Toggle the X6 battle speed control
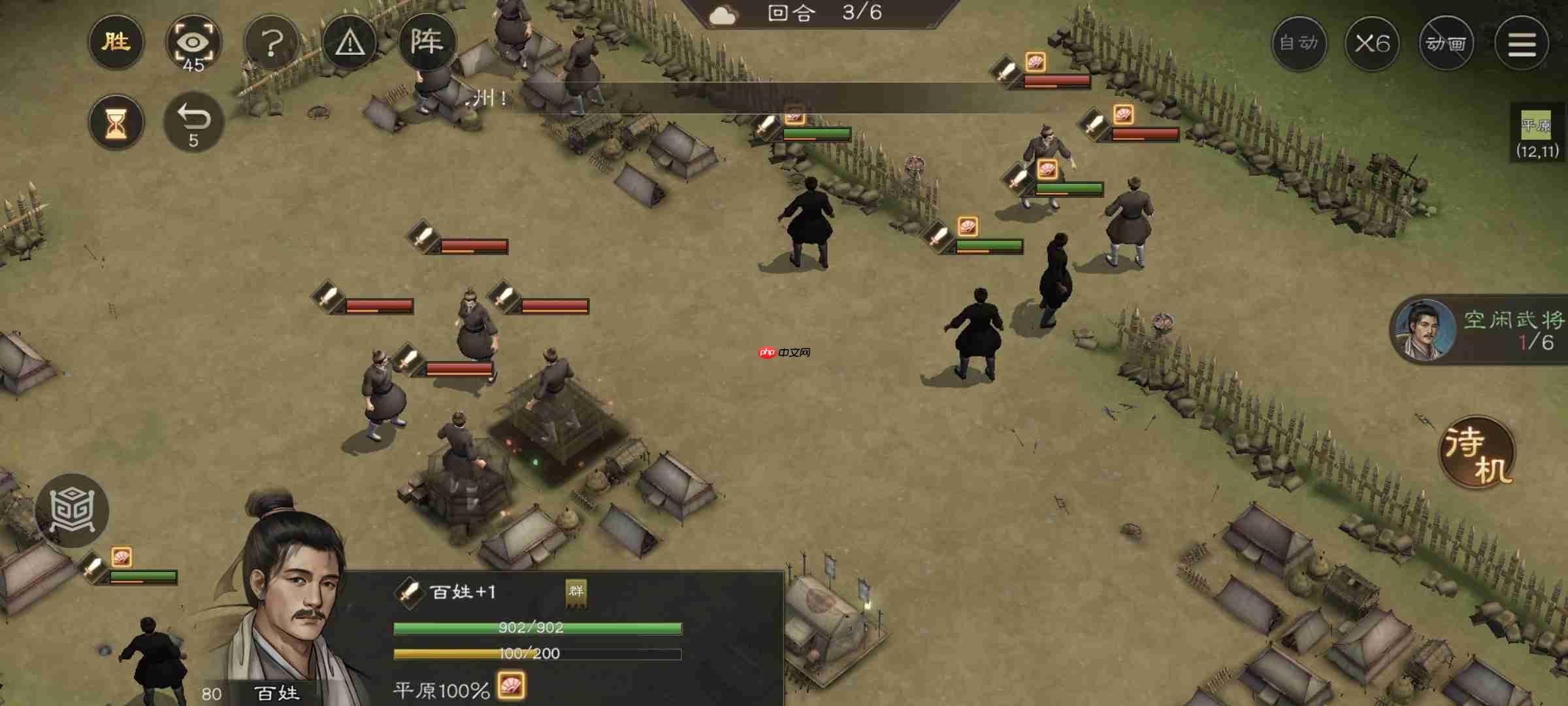 (x=1372, y=43)
